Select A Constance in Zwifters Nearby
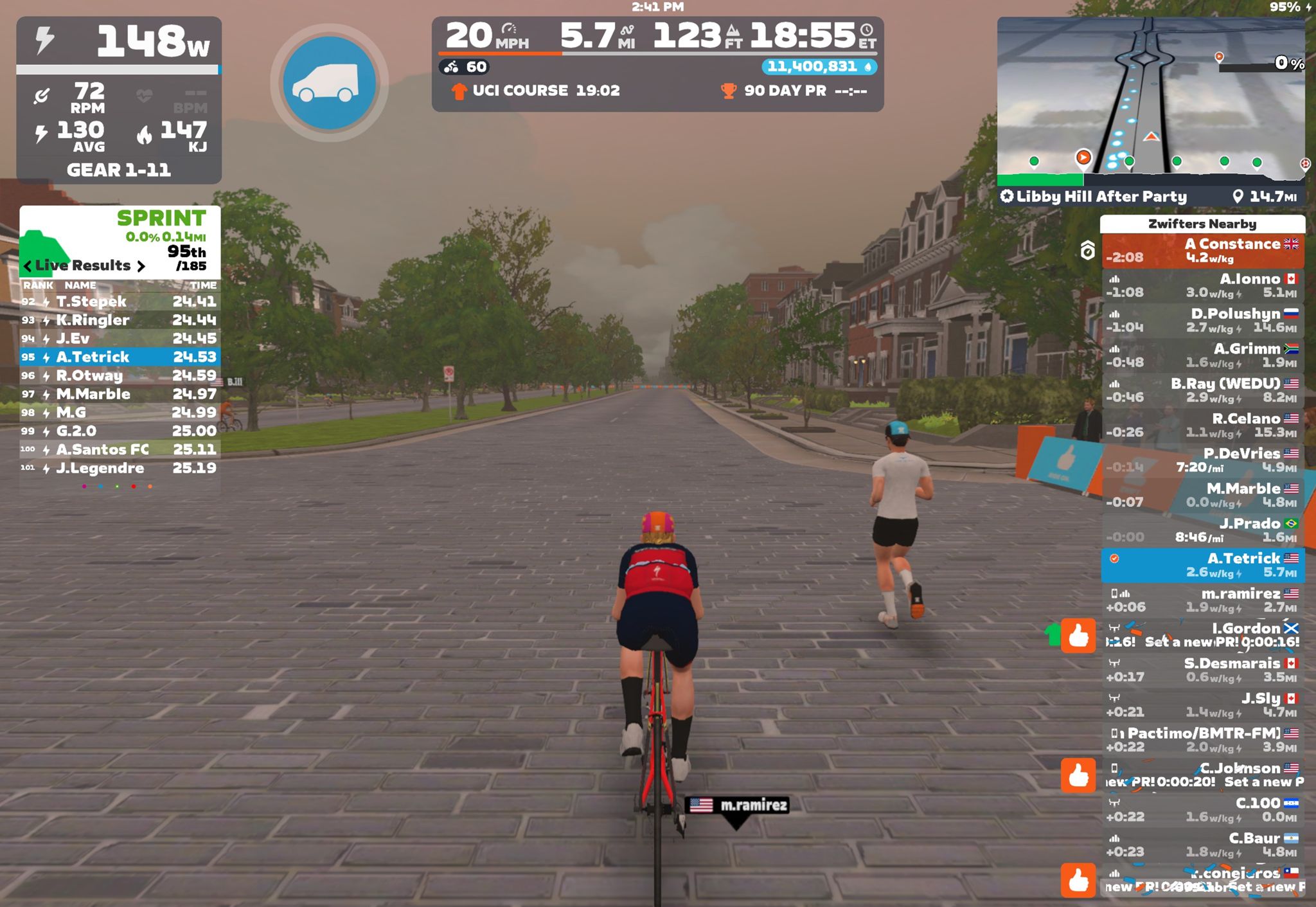 [1202, 251]
